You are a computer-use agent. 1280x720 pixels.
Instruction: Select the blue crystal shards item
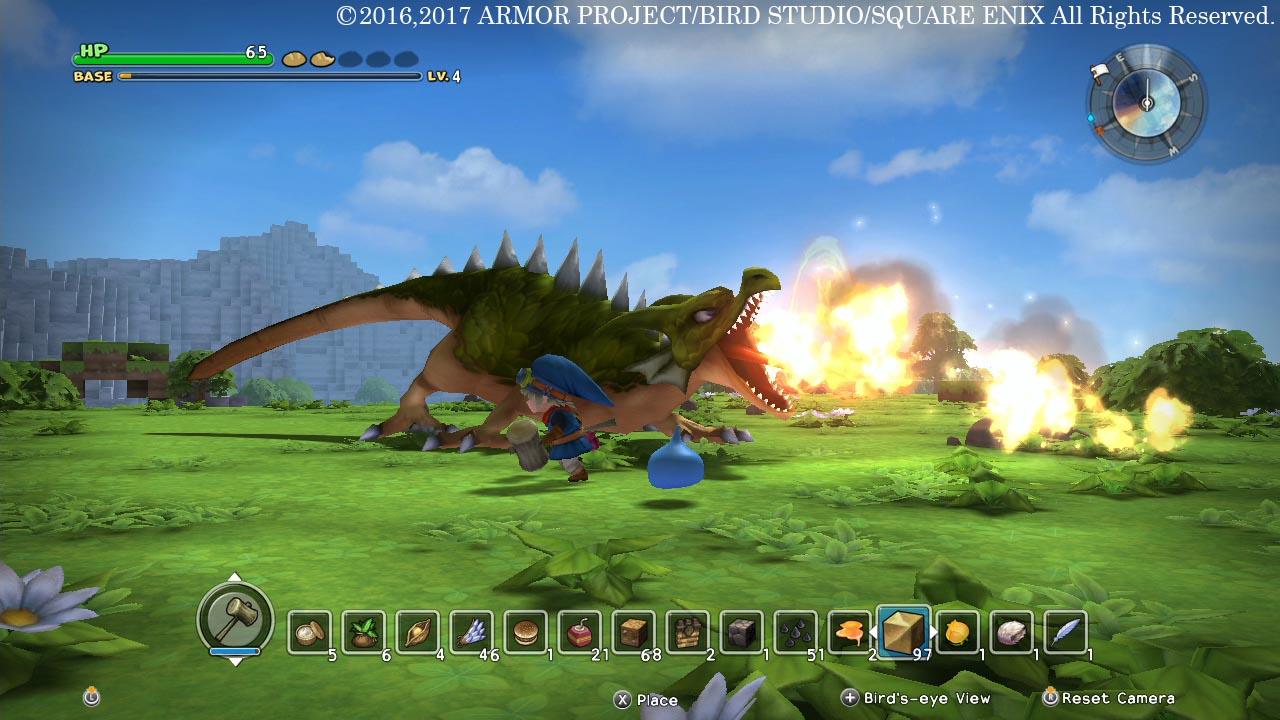(470, 630)
